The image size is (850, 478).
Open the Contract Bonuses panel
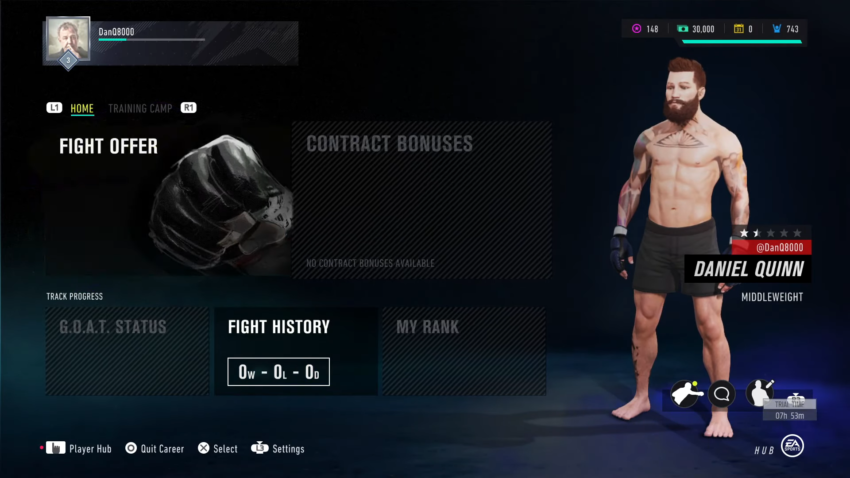tap(421, 200)
